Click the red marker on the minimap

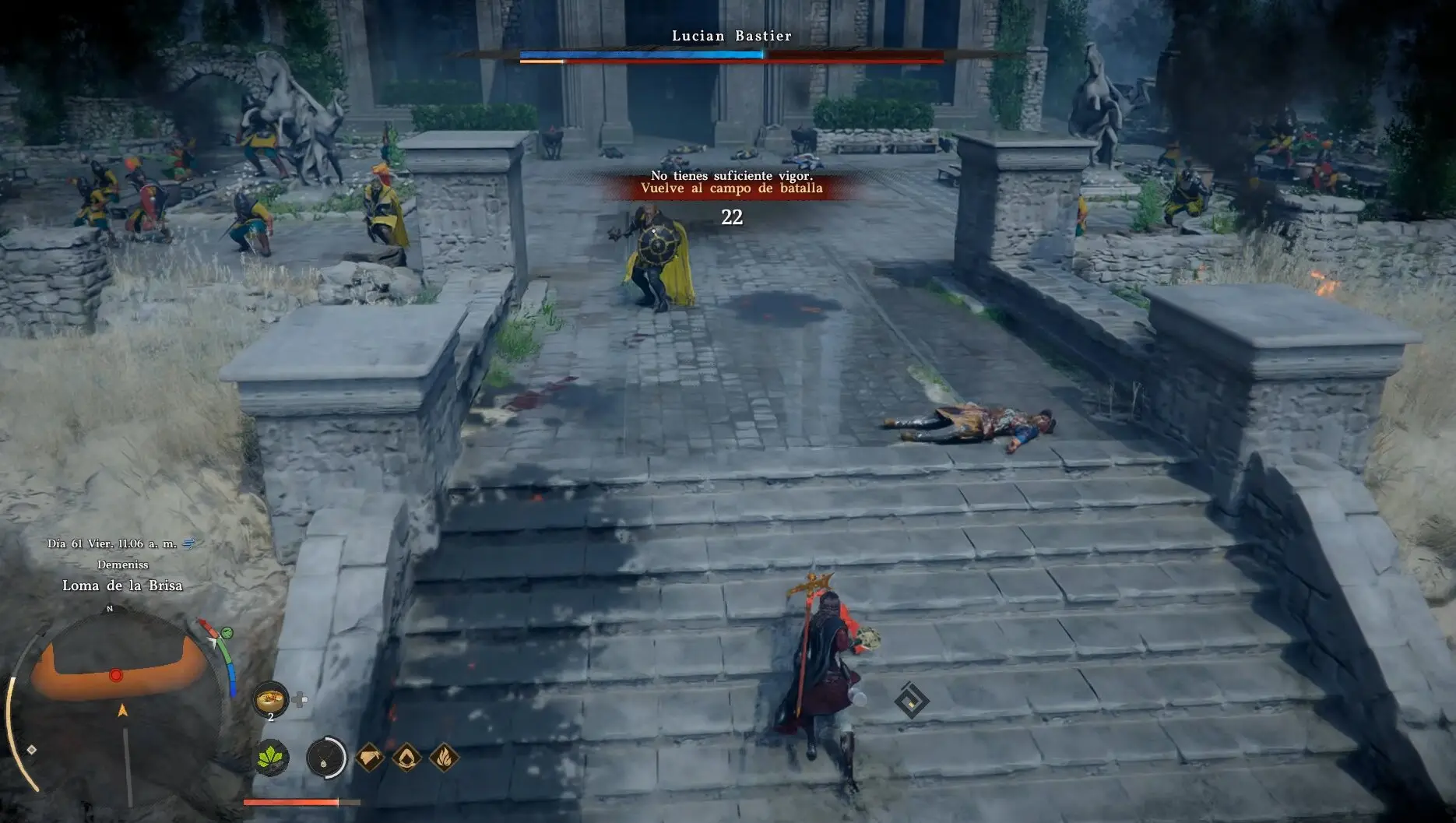tap(116, 675)
